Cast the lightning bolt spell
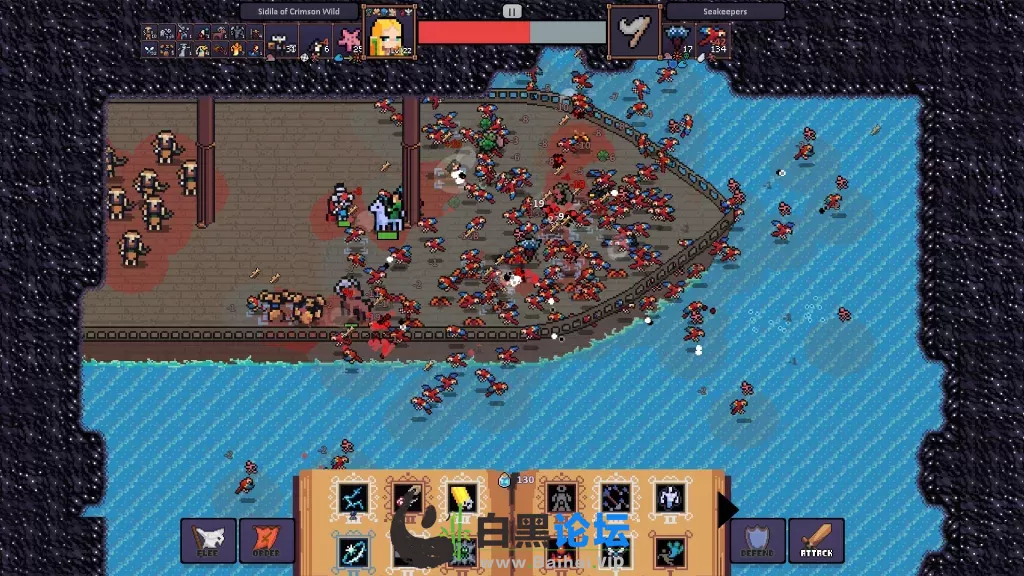 point(351,498)
